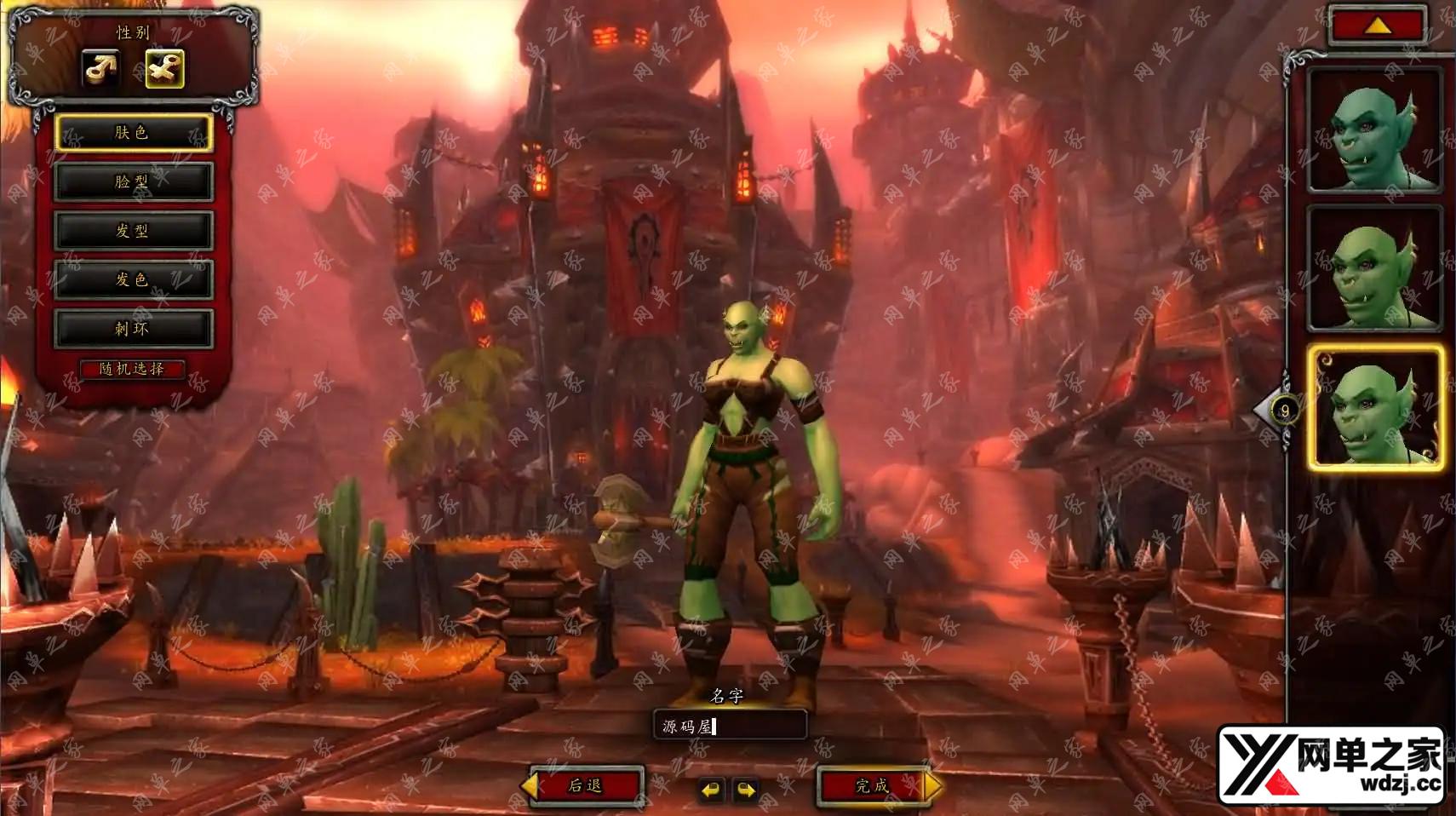Click the 网单之家 wdzj.cc watermark logo
Image resolution: width=1456 pixels, height=816 pixels.
[x=1332, y=765]
